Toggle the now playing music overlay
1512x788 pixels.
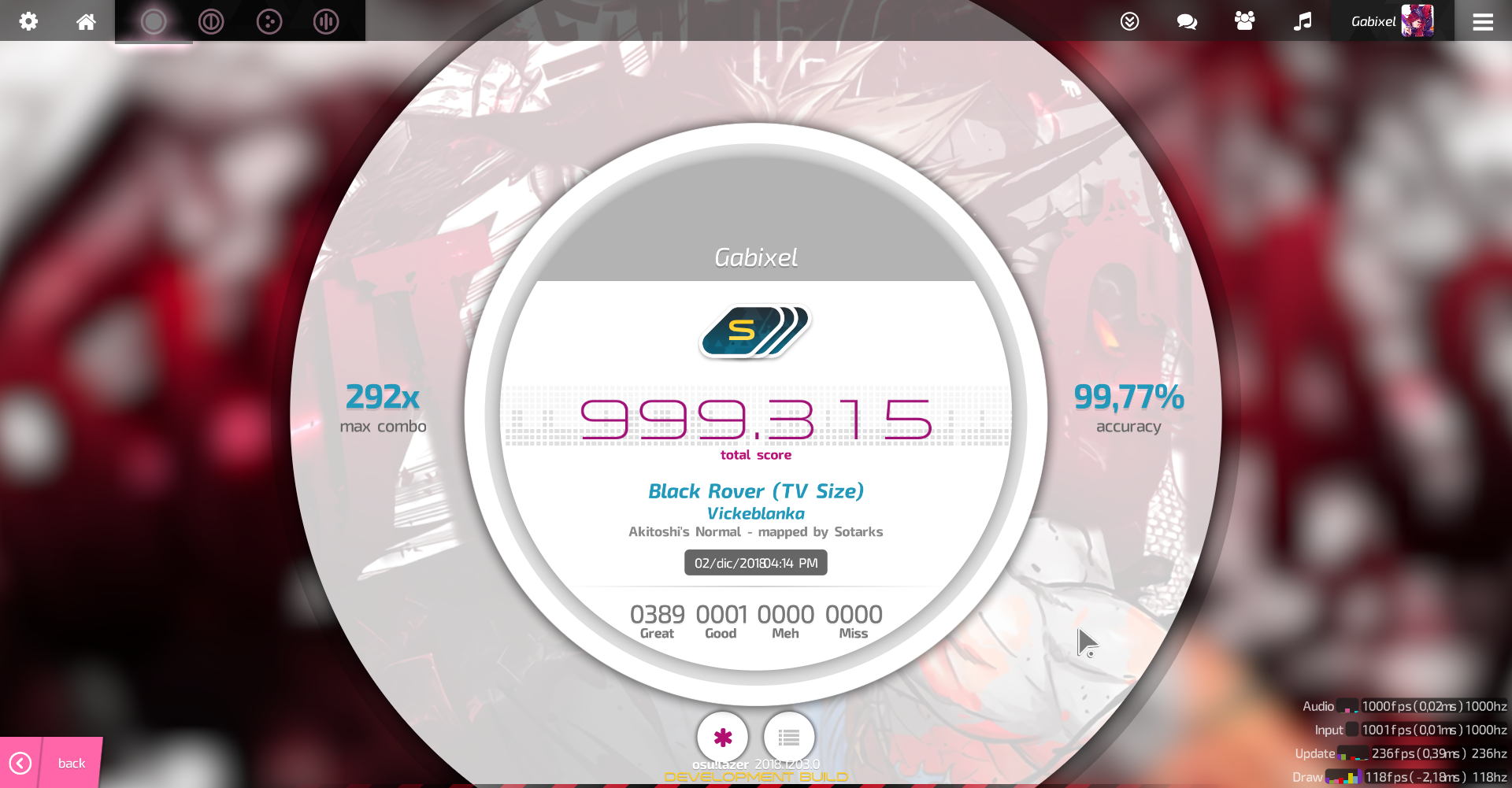pos(1303,21)
